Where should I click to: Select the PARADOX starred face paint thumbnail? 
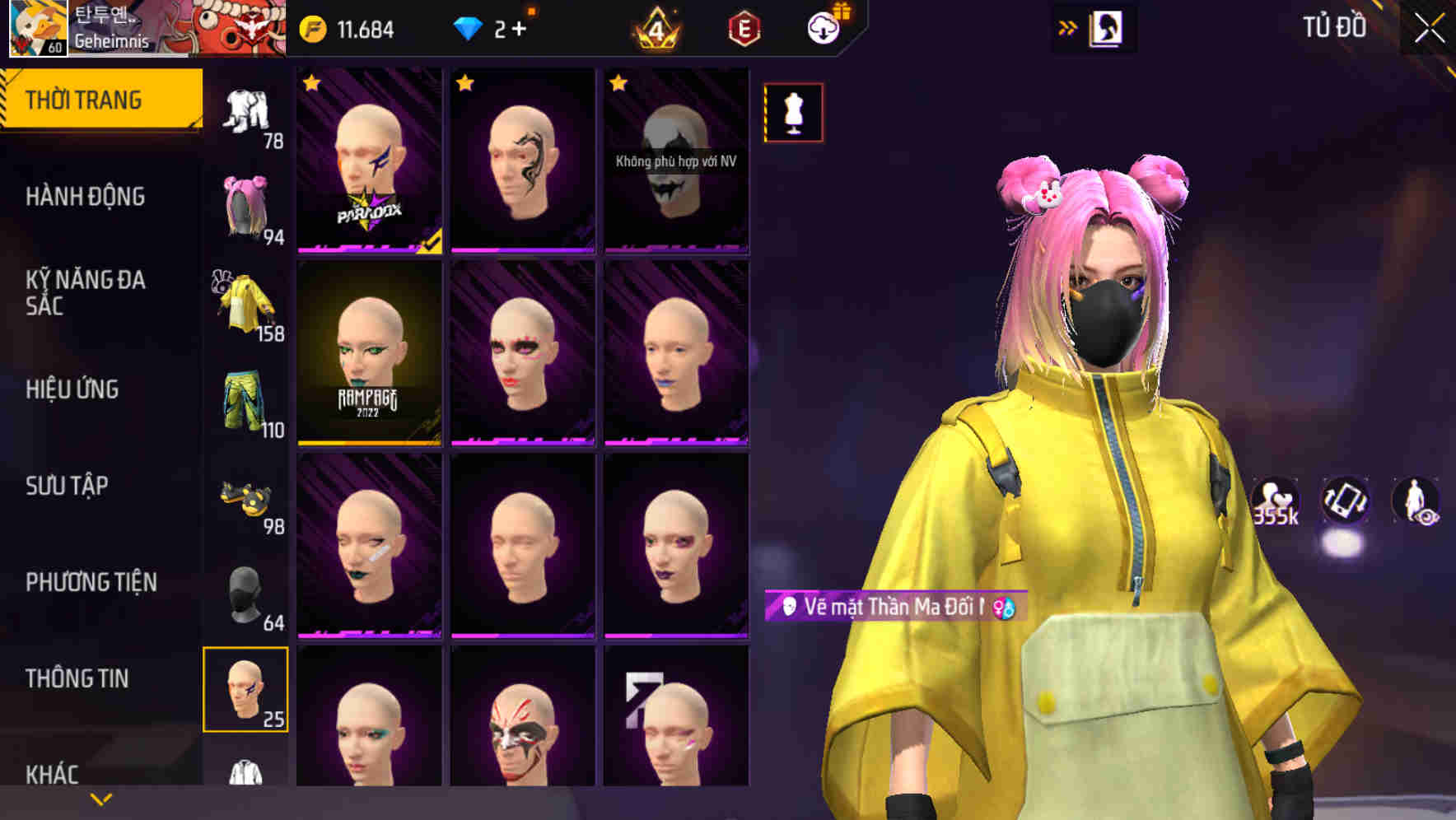(x=370, y=161)
